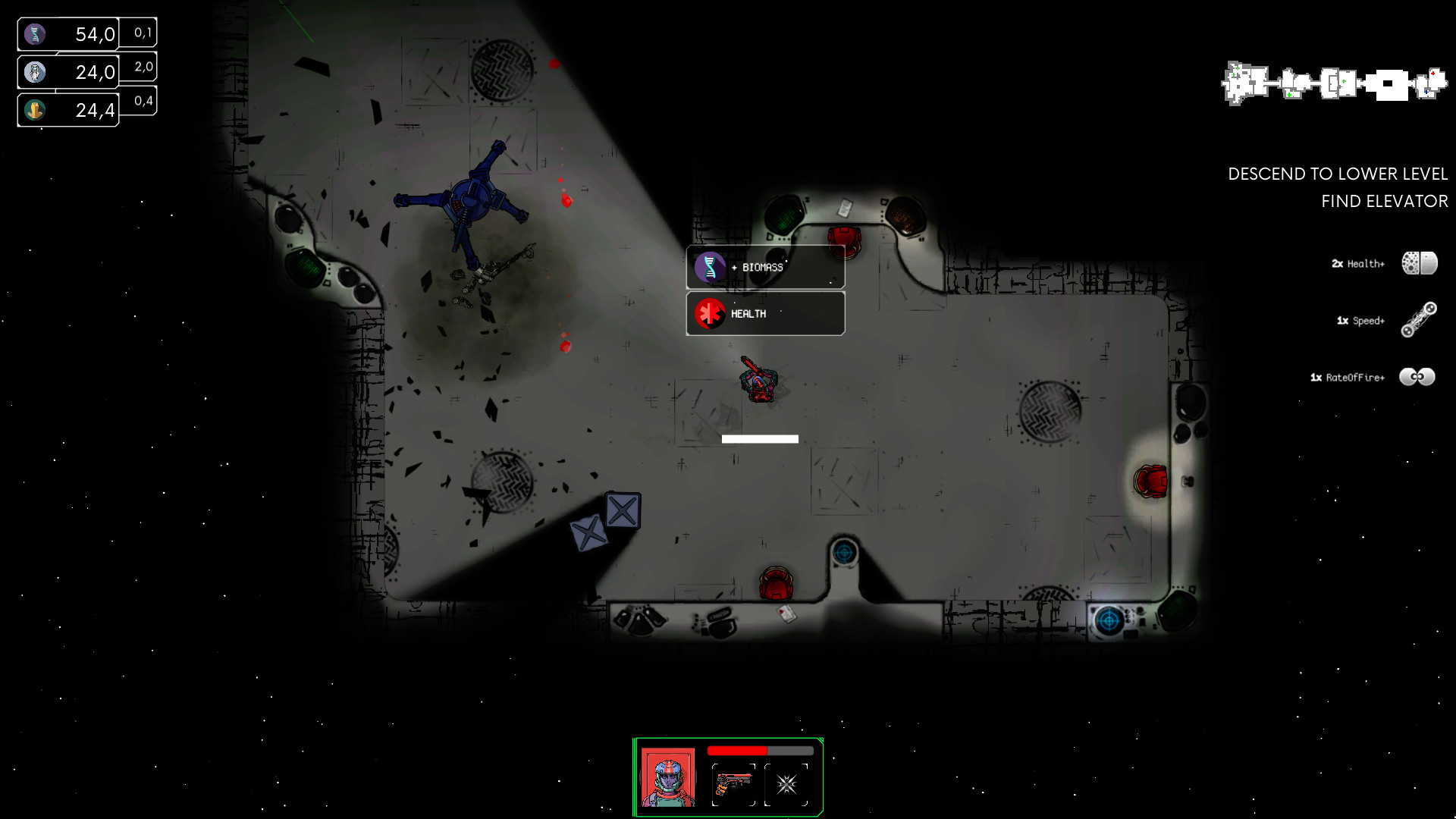
Task: Select the DESCEND TO LOWER LEVEL objective
Action: tap(1339, 173)
